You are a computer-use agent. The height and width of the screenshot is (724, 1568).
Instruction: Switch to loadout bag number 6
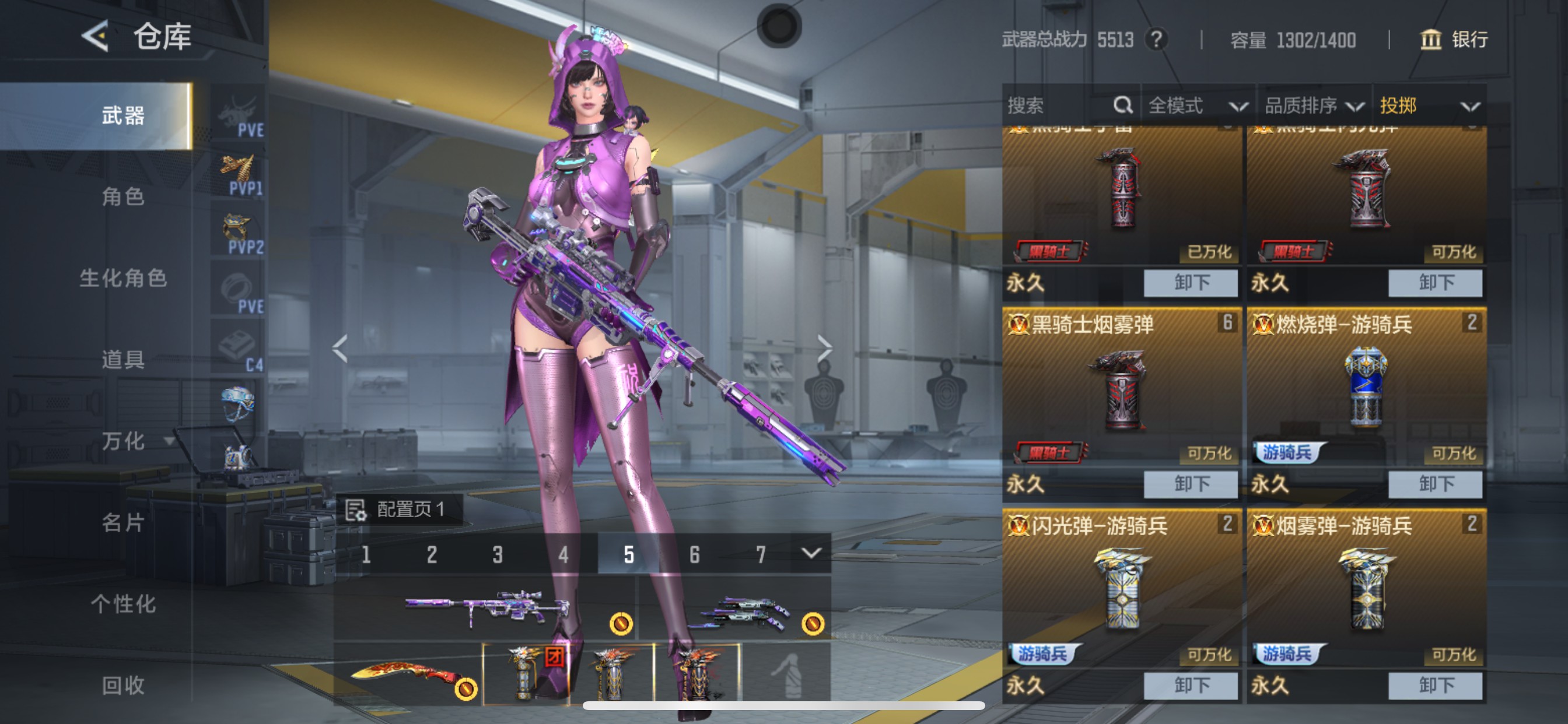point(695,554)
